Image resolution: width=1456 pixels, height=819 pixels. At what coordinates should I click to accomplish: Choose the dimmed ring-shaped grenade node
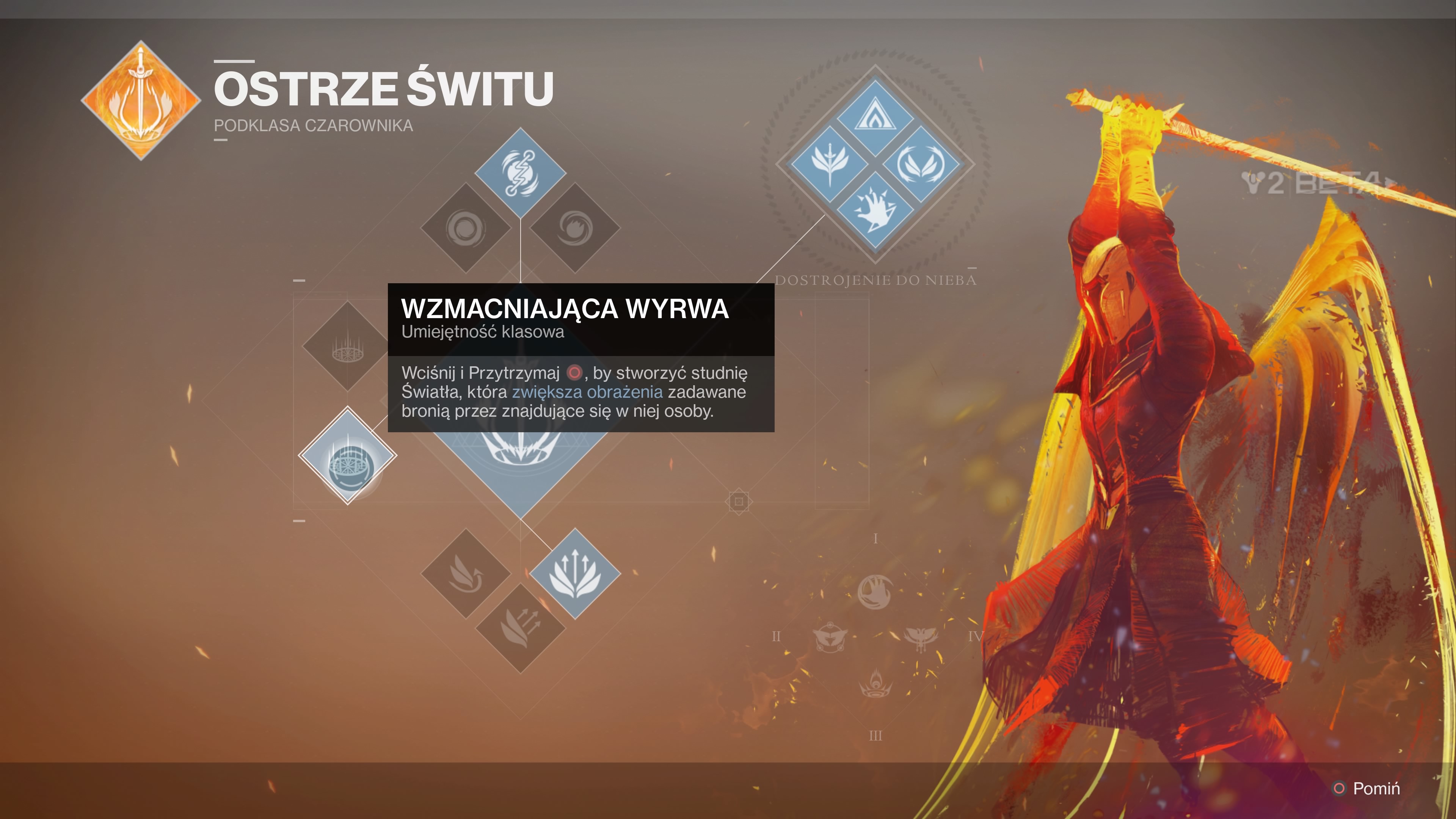click(465, 228)
